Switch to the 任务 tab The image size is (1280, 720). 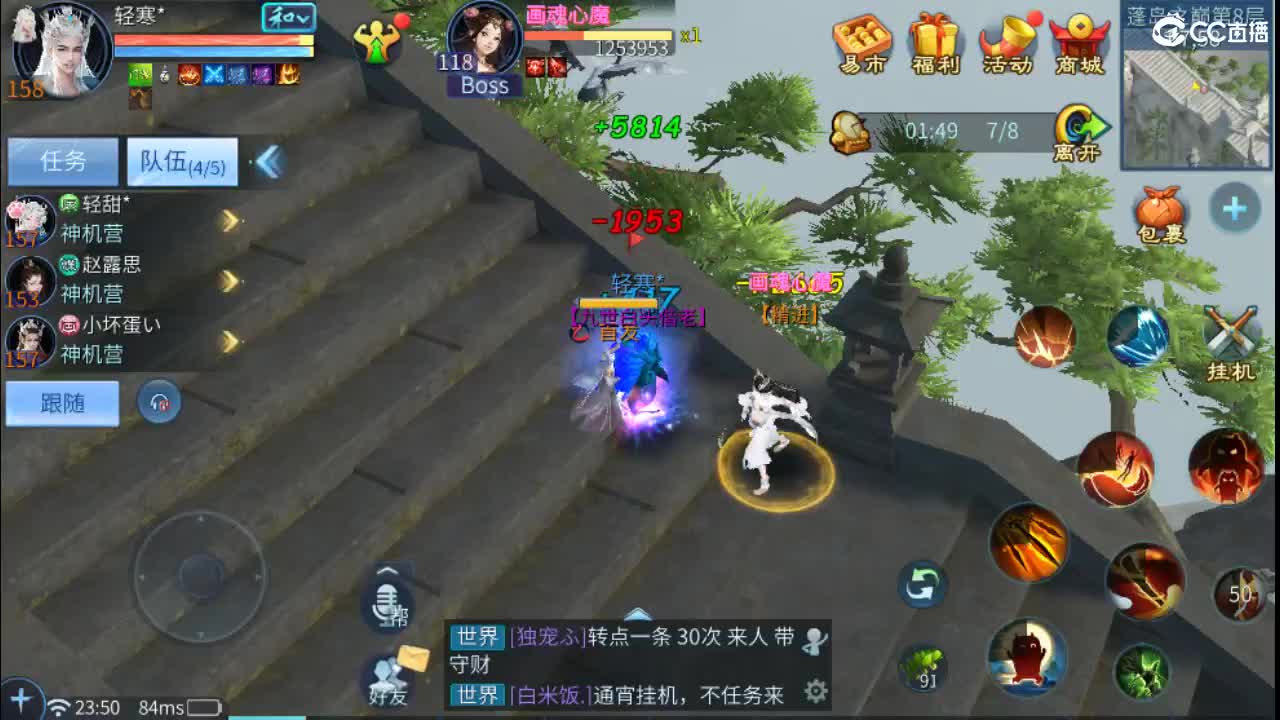pyautogui.click(x=62, y=160)
